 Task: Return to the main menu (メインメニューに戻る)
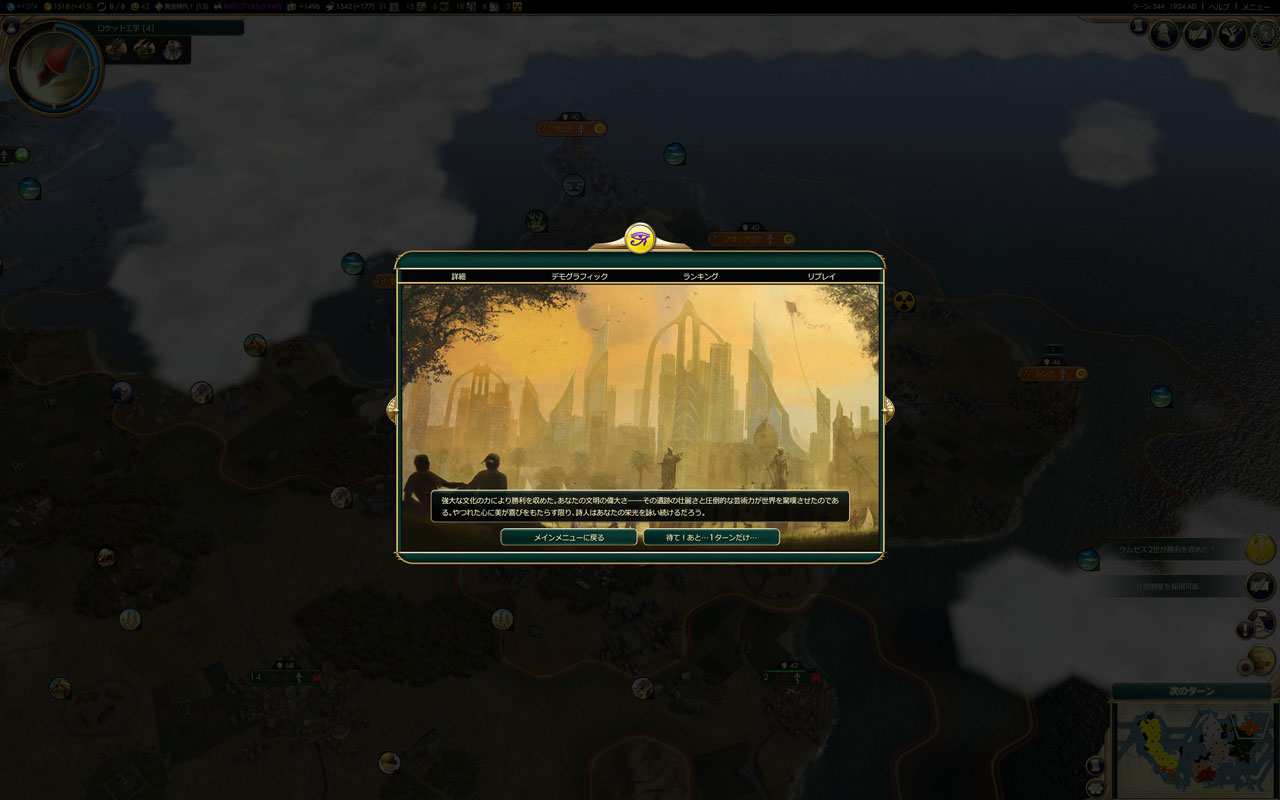(x=568, y=537)
